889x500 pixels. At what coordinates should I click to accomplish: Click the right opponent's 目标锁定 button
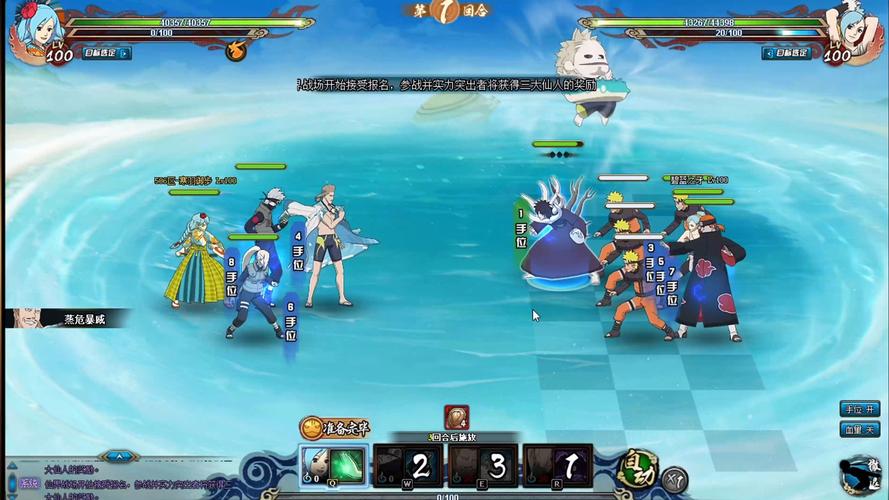click(x=785, y=53)
